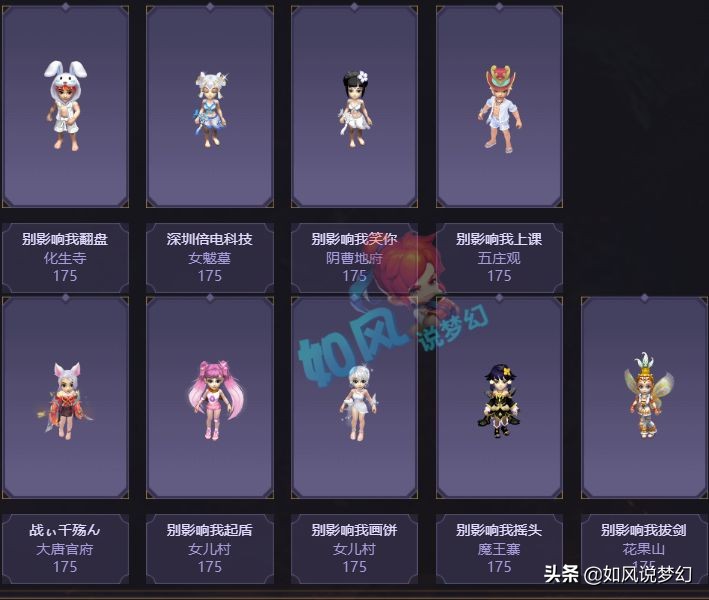Choose the 深圳倍电科技 character card
The height and width of the screenshot is (600, 709).
click(x=210, y=106)
